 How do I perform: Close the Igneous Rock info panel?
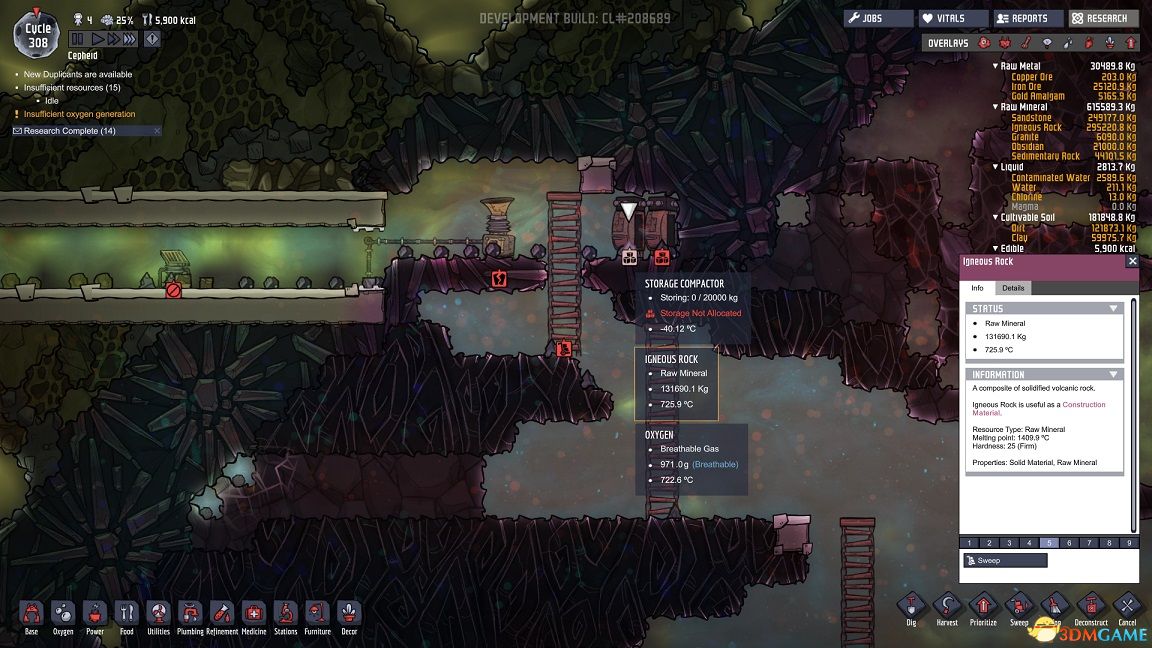(x=1132, y=261)
